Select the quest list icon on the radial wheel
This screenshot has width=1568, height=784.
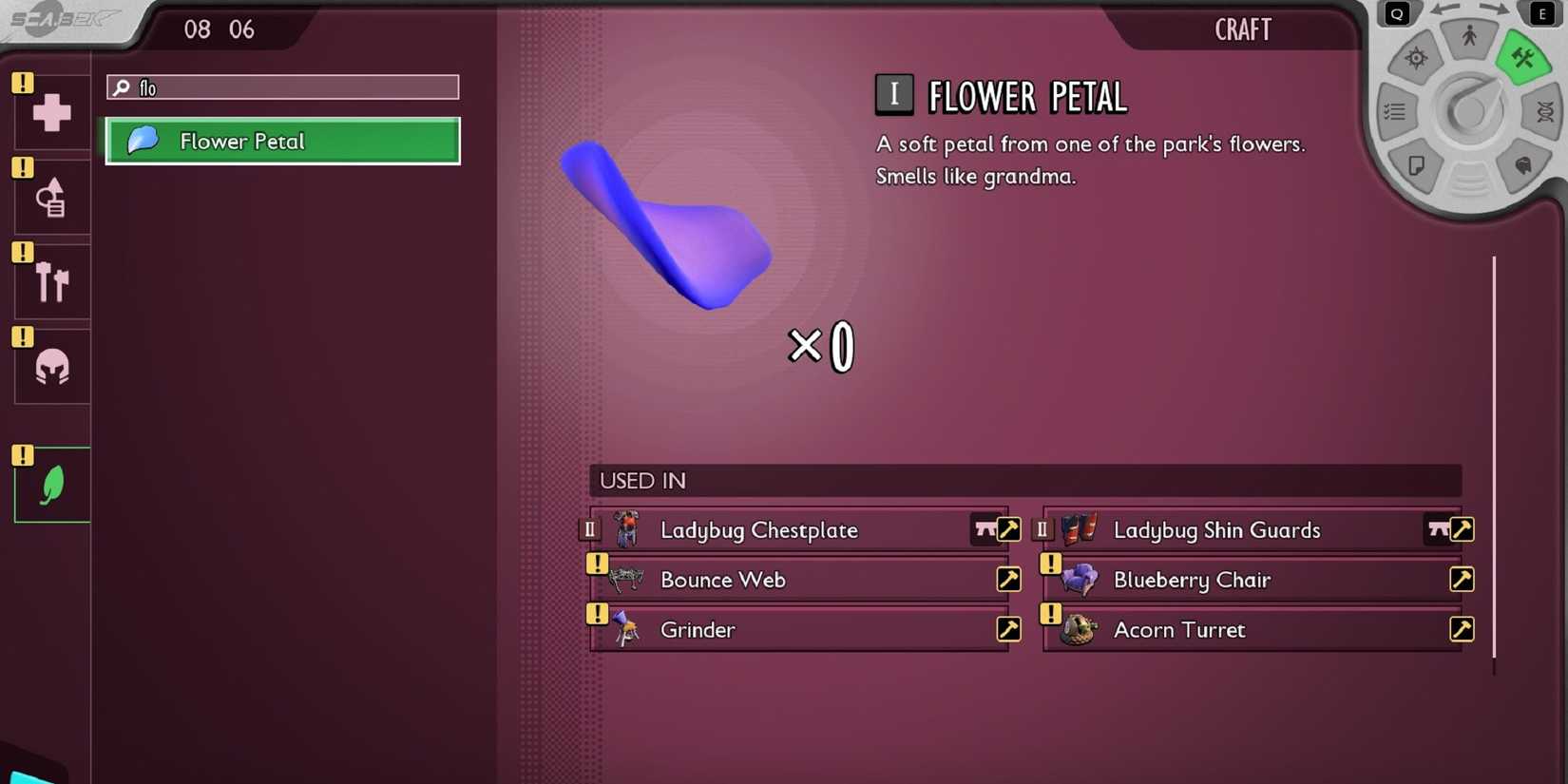click(x=1395, y=112)
